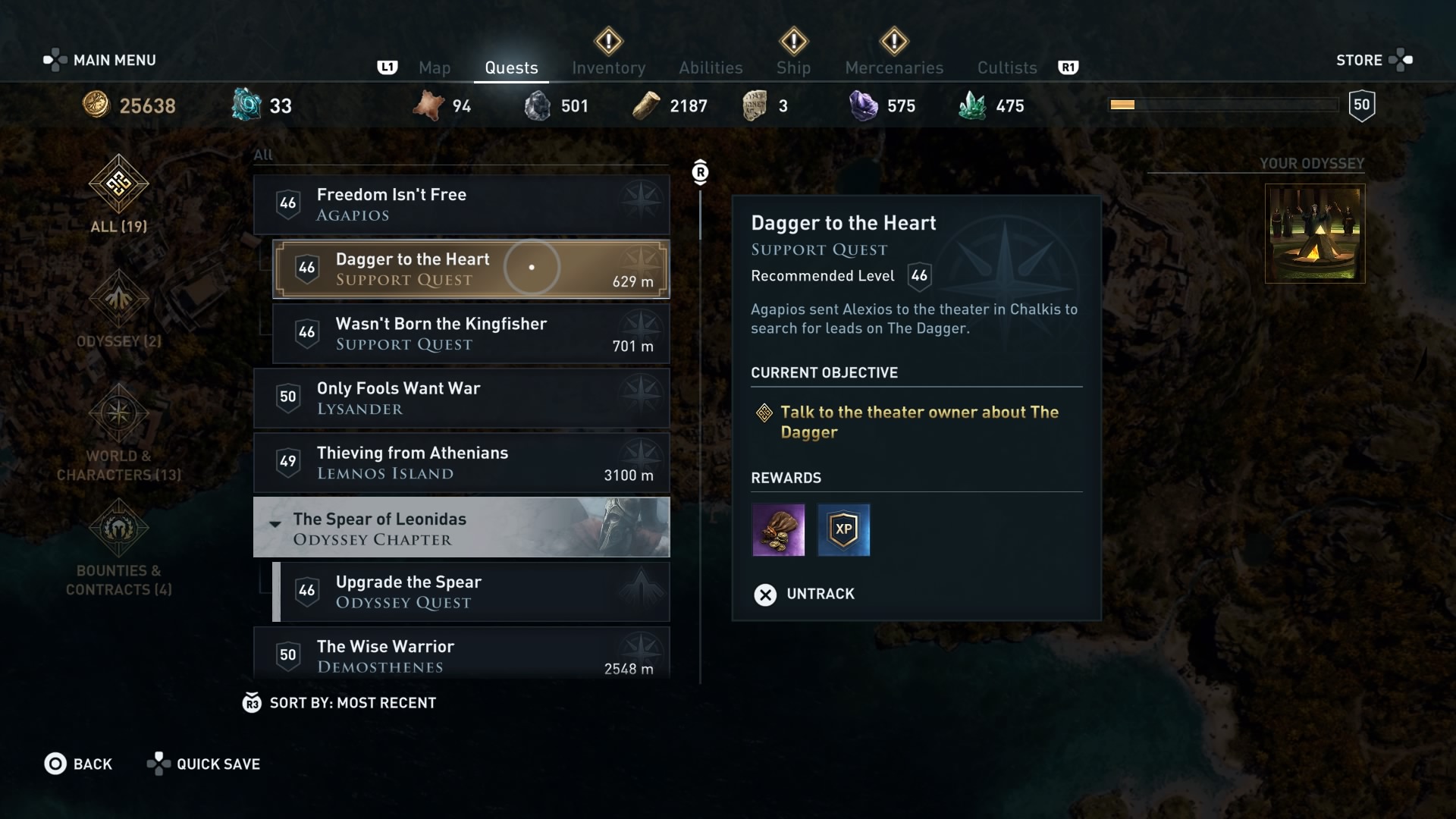Open the Your Odyssey thumbnail
The width and height of the screenshot is (1456, 819).
point(1314,234)
